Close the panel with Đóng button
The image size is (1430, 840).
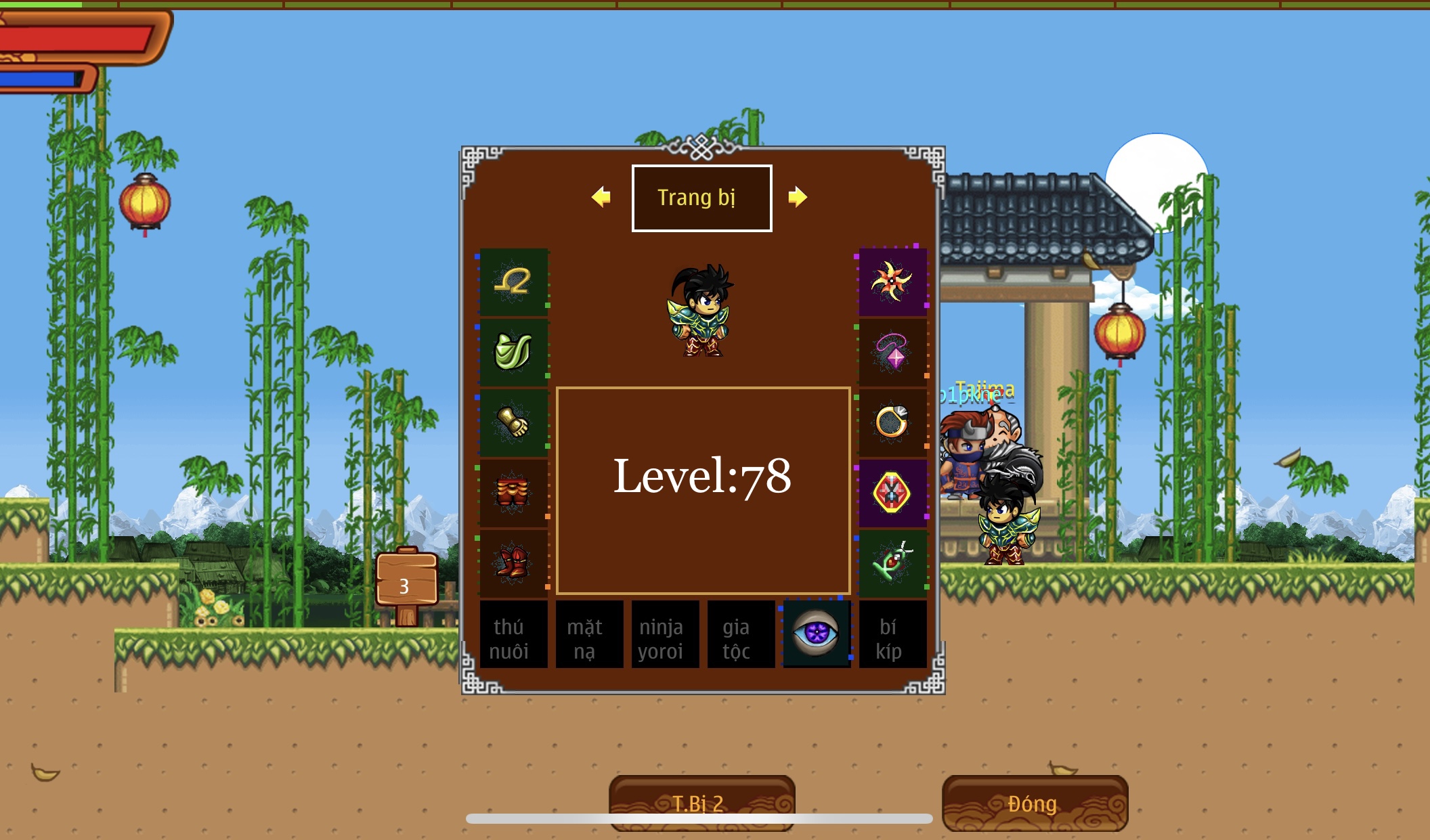(1034, 803)
